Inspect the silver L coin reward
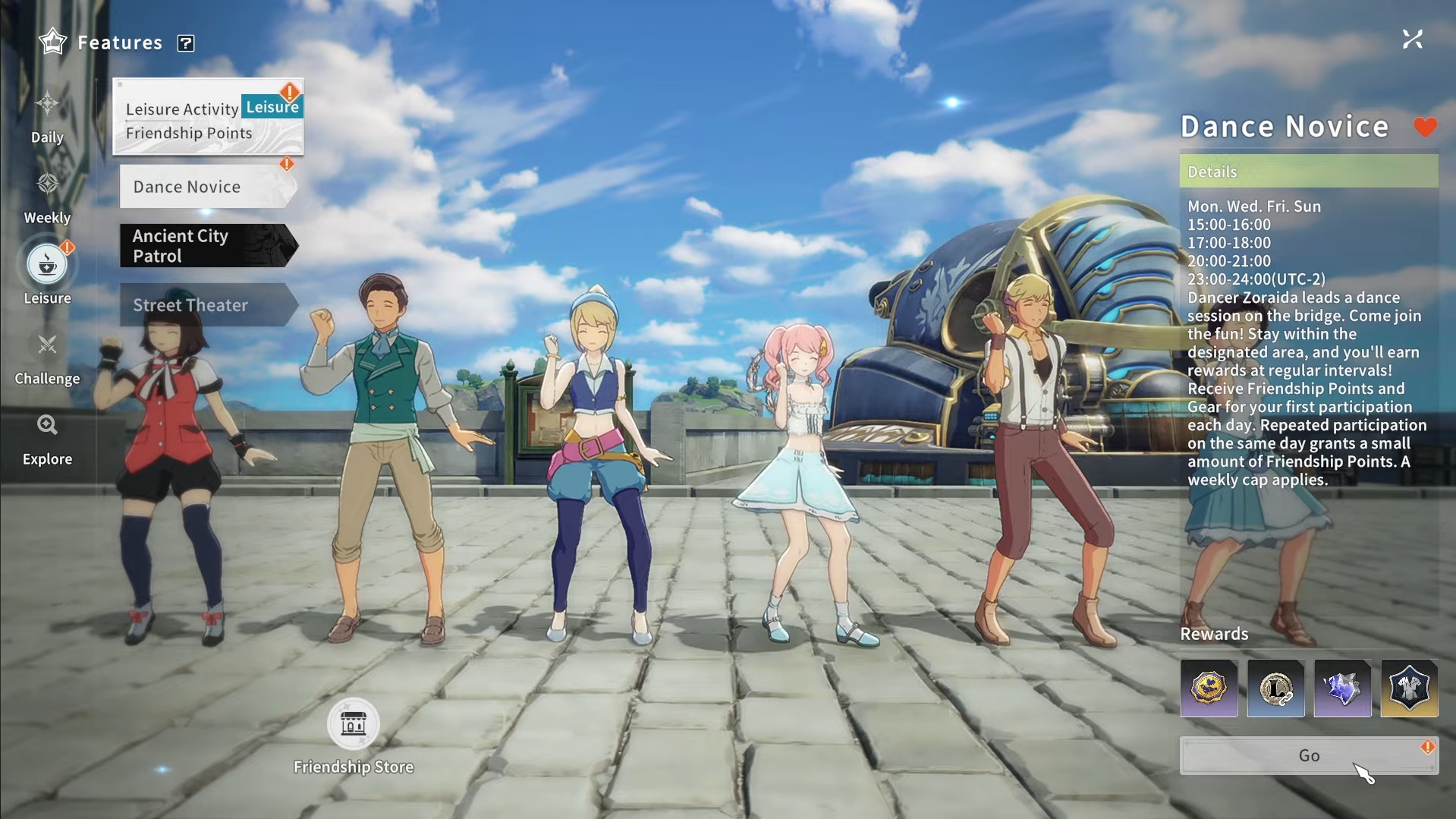 pyautogui.click(x=1275, y=688)
